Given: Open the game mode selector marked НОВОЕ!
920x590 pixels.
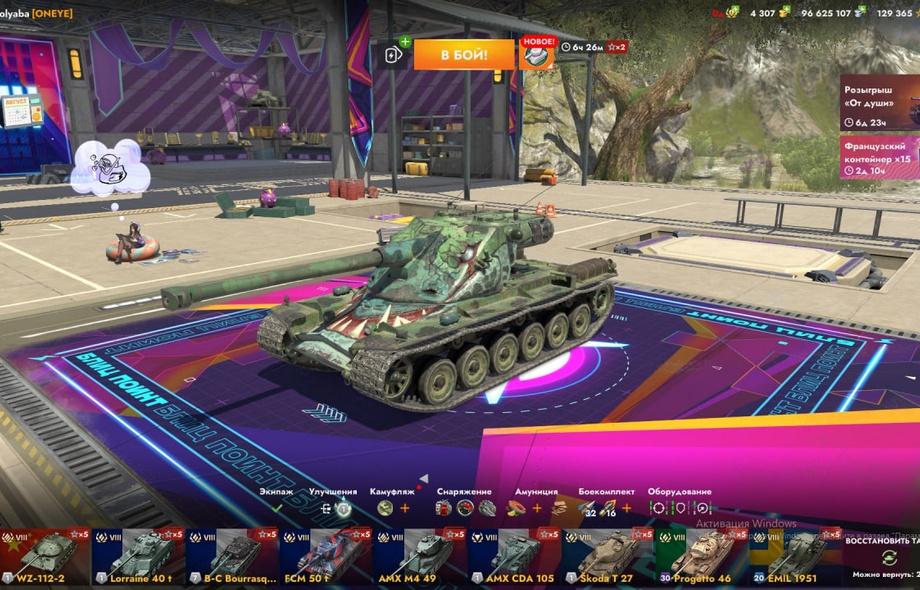Looking at the screenshot, I should pyautogui.click(x=537, y=55).
